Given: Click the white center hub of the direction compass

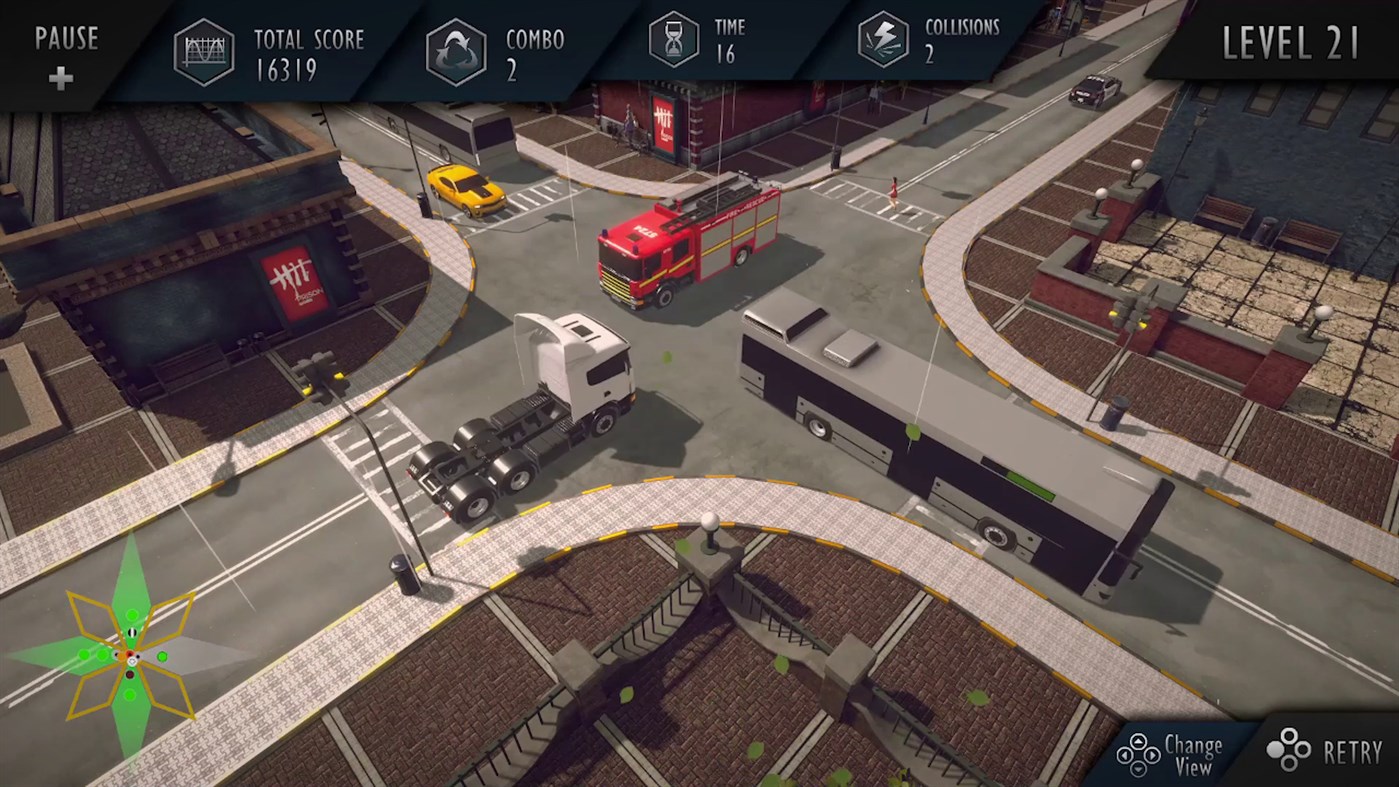Looking at the screenshot, I should [132, 661].
